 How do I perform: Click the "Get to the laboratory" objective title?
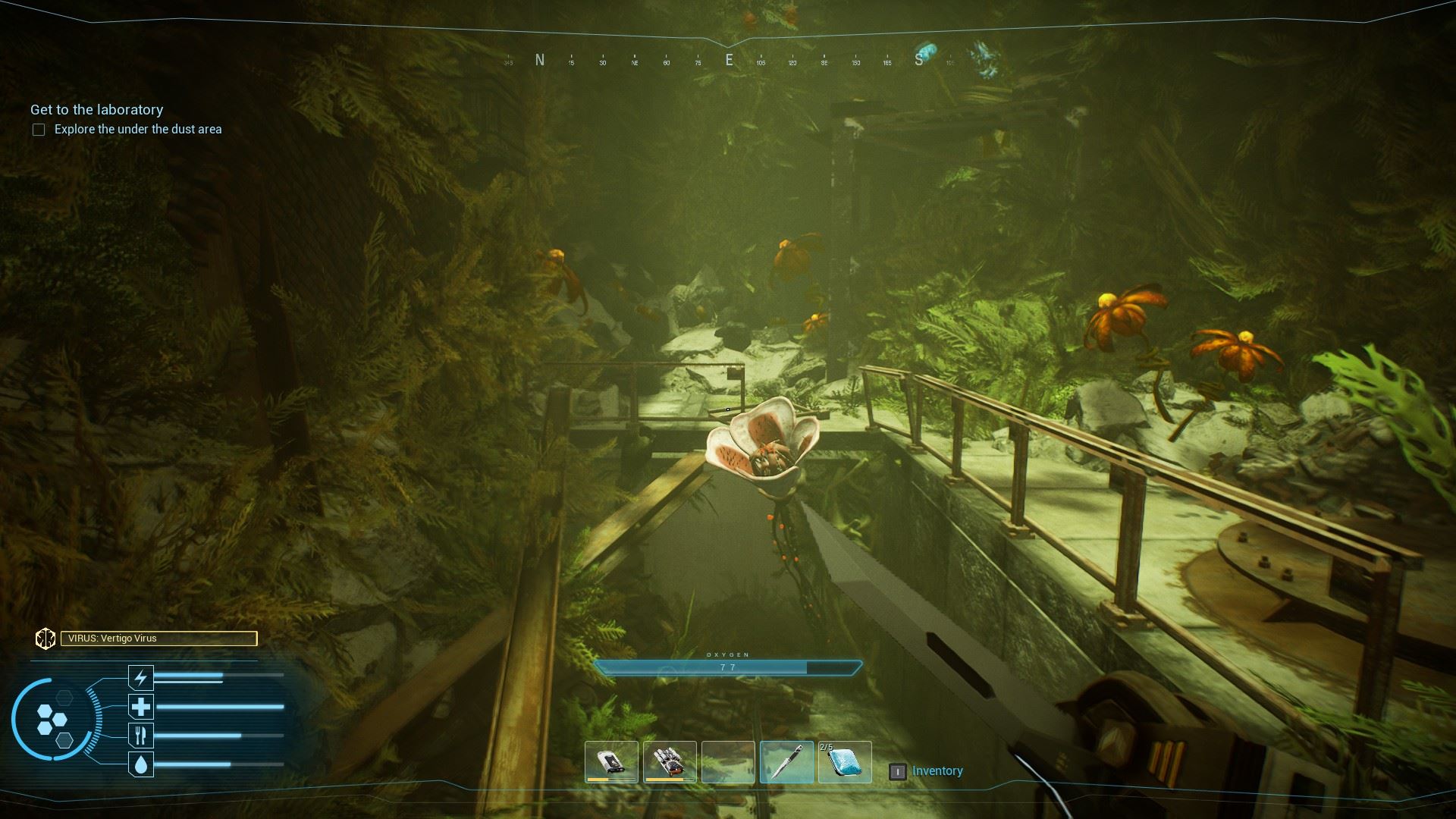(x=97, y=110)
